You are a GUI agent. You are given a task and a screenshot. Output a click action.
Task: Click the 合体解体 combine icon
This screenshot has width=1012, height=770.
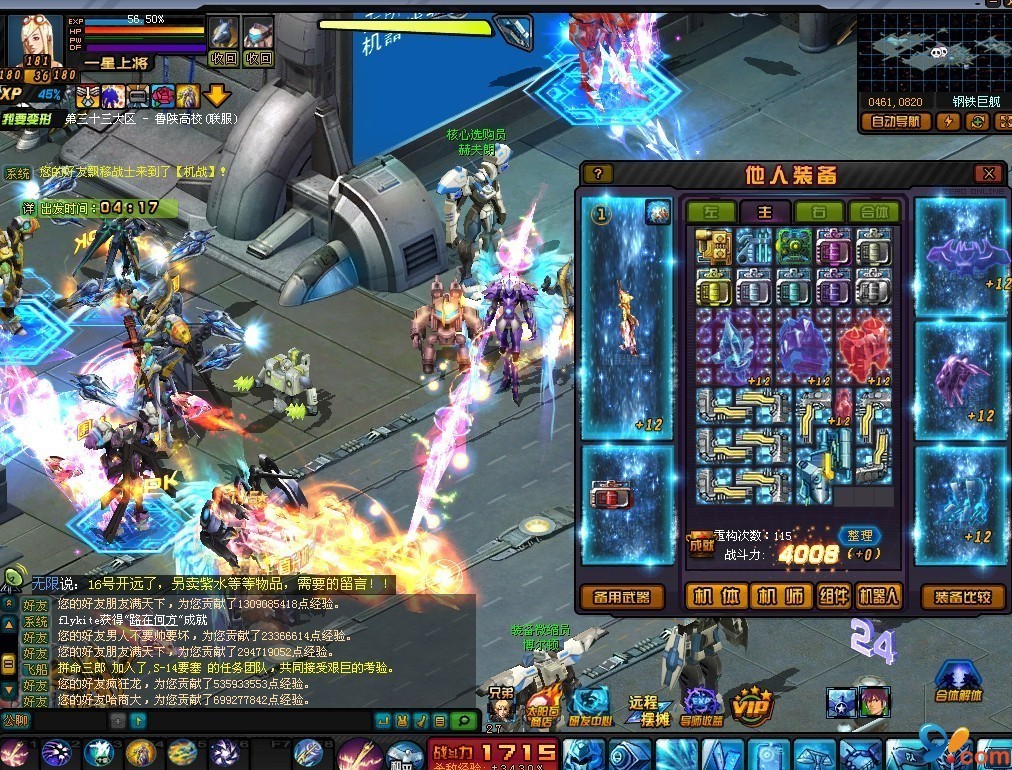pos(958,682)
